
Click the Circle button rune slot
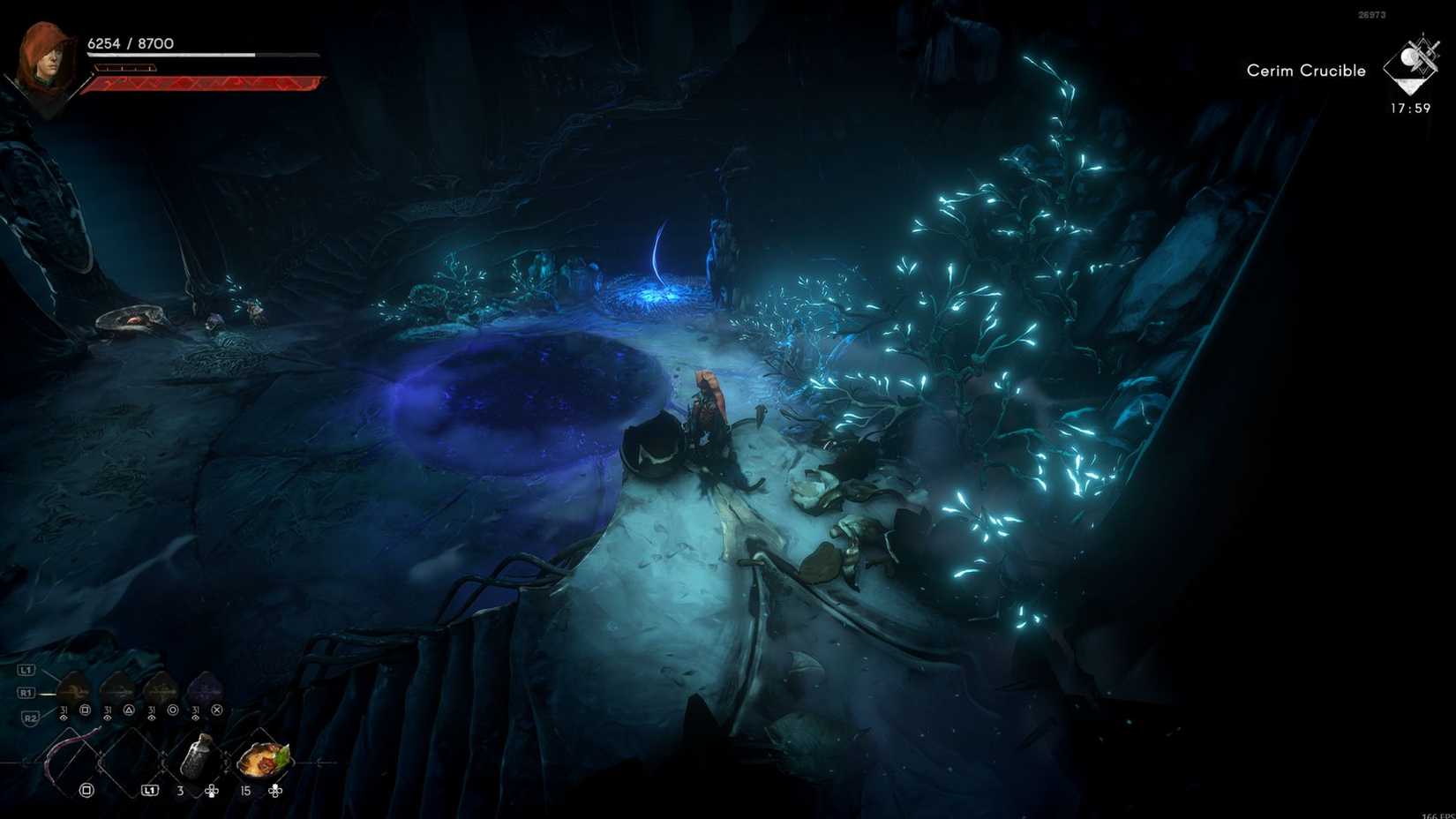click(173, 710)
